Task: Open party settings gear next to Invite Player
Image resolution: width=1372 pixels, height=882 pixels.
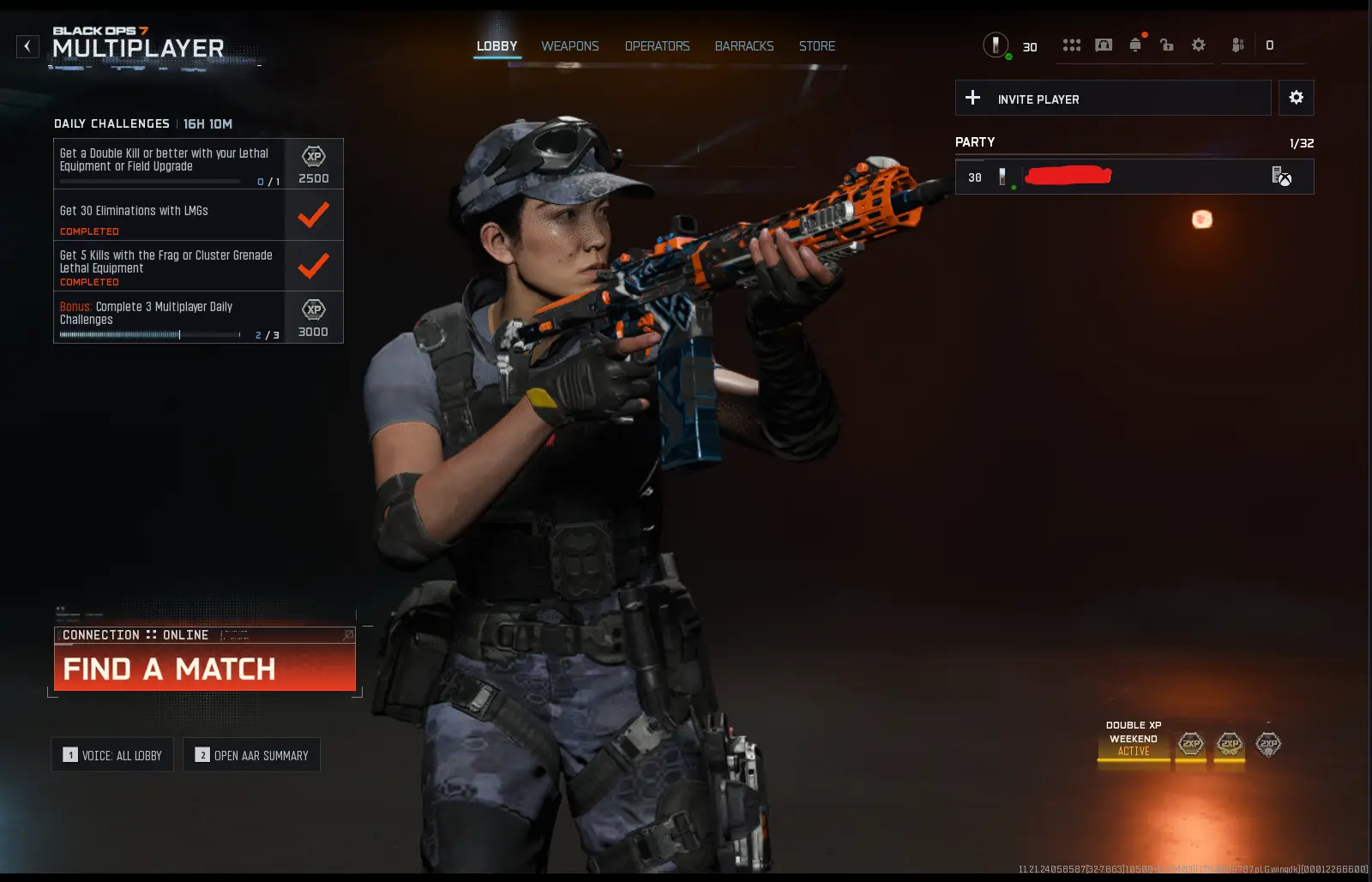Action: coord(1296,98)
